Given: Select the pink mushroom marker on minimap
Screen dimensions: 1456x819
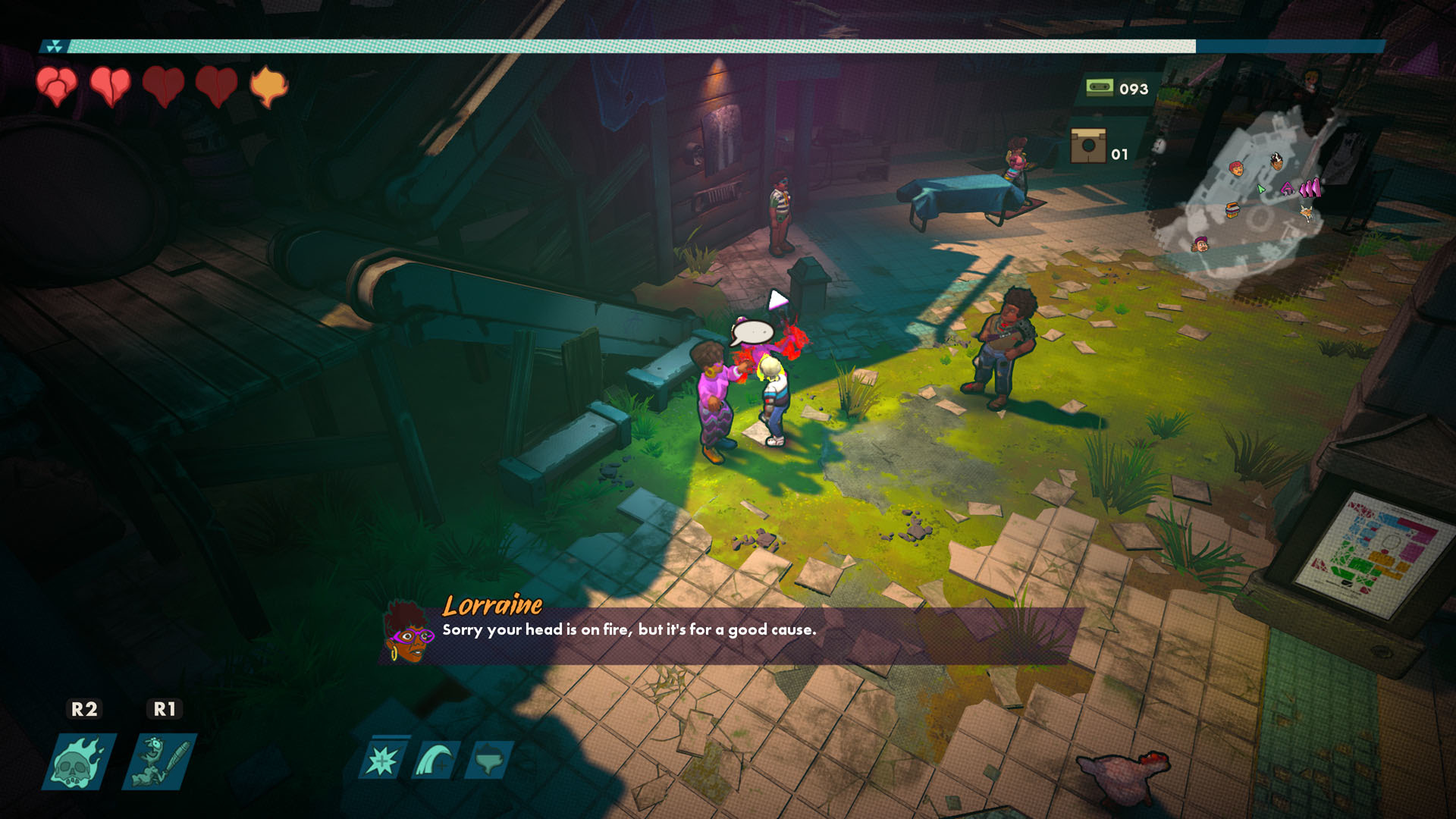Looking at the screenshot, I should coord(1287,187).
